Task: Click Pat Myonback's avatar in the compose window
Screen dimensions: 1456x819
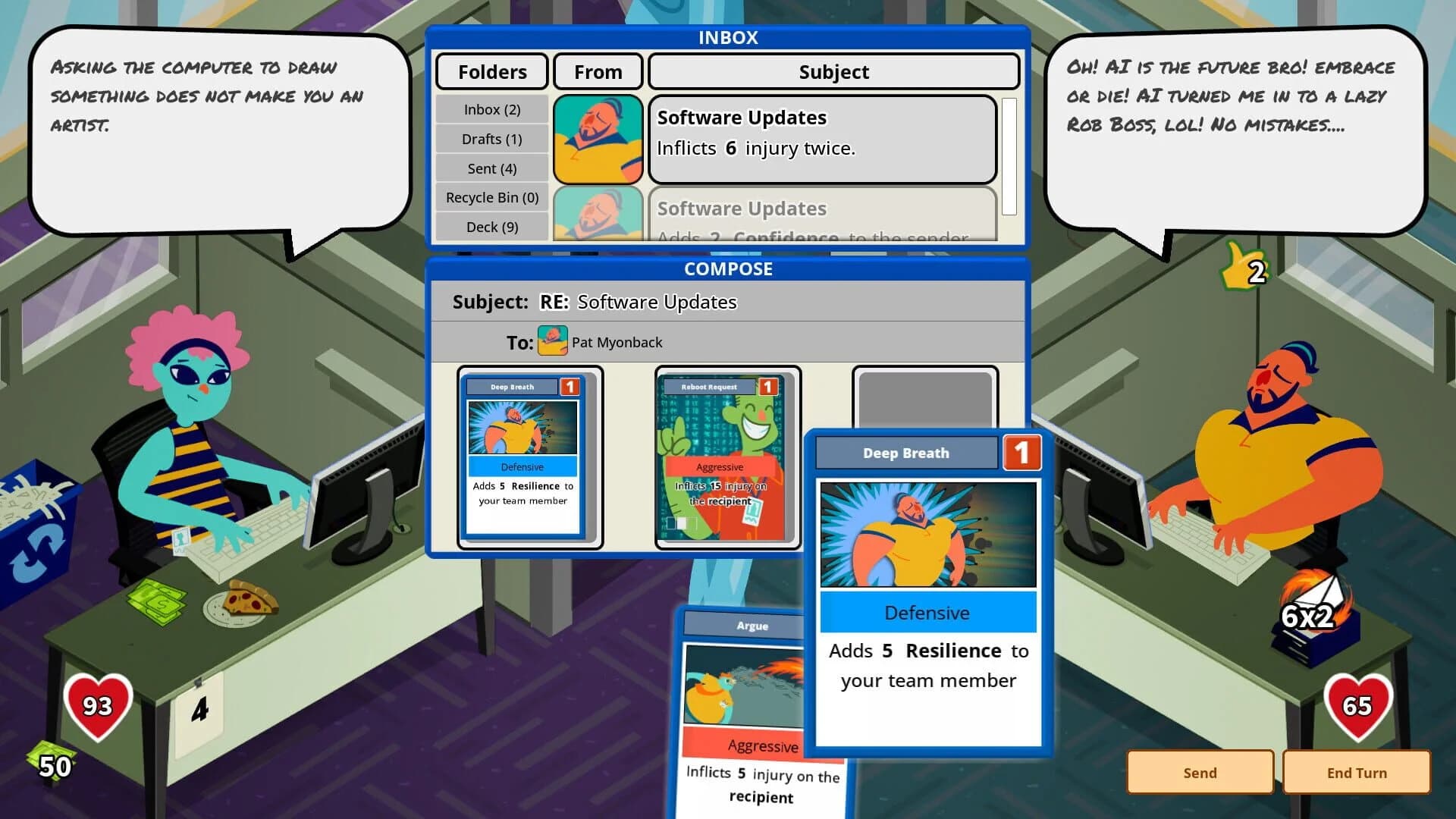Action: pyautogui.click(x=551, y=341)
